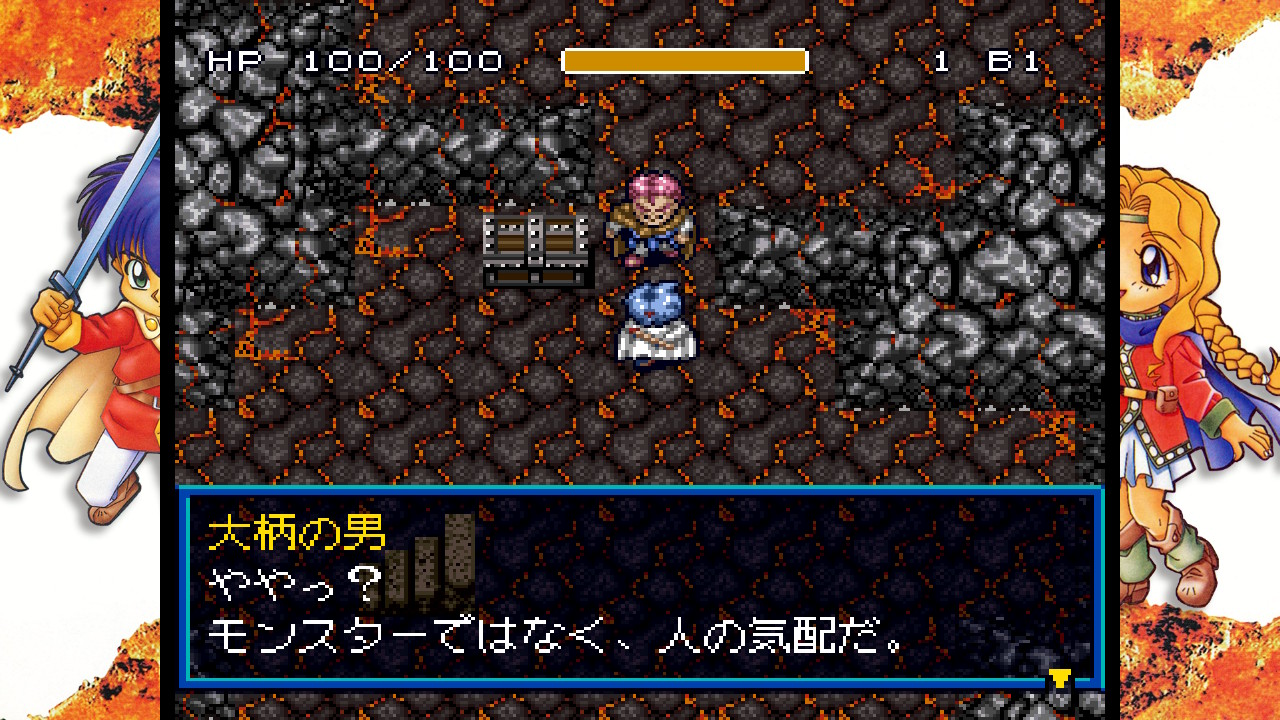Click the blue-hooded player character
The height and width of the screenshot is (720, 1280).
click(653, 322)
